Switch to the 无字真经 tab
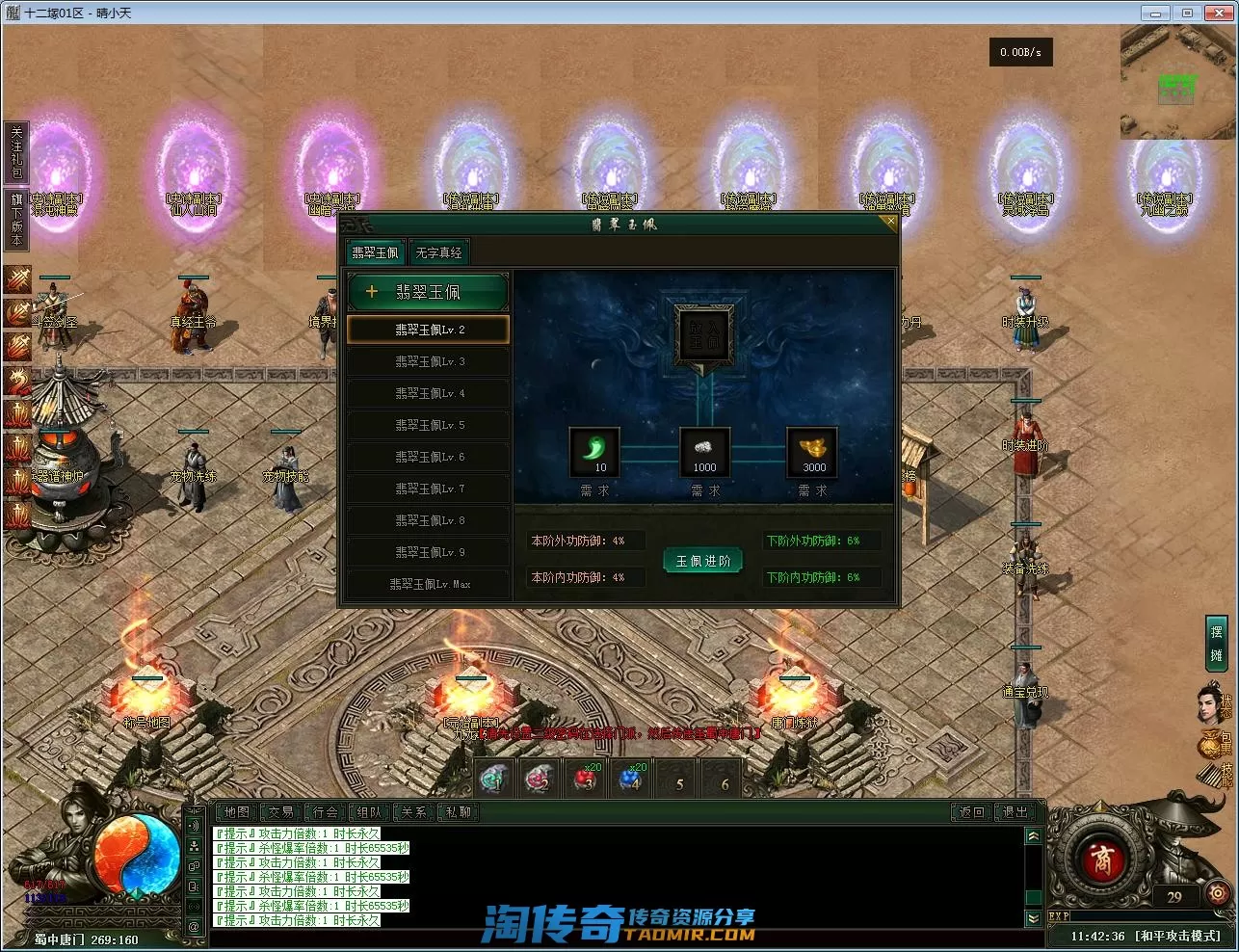1239x952 pixels. (x=438, y=252)
